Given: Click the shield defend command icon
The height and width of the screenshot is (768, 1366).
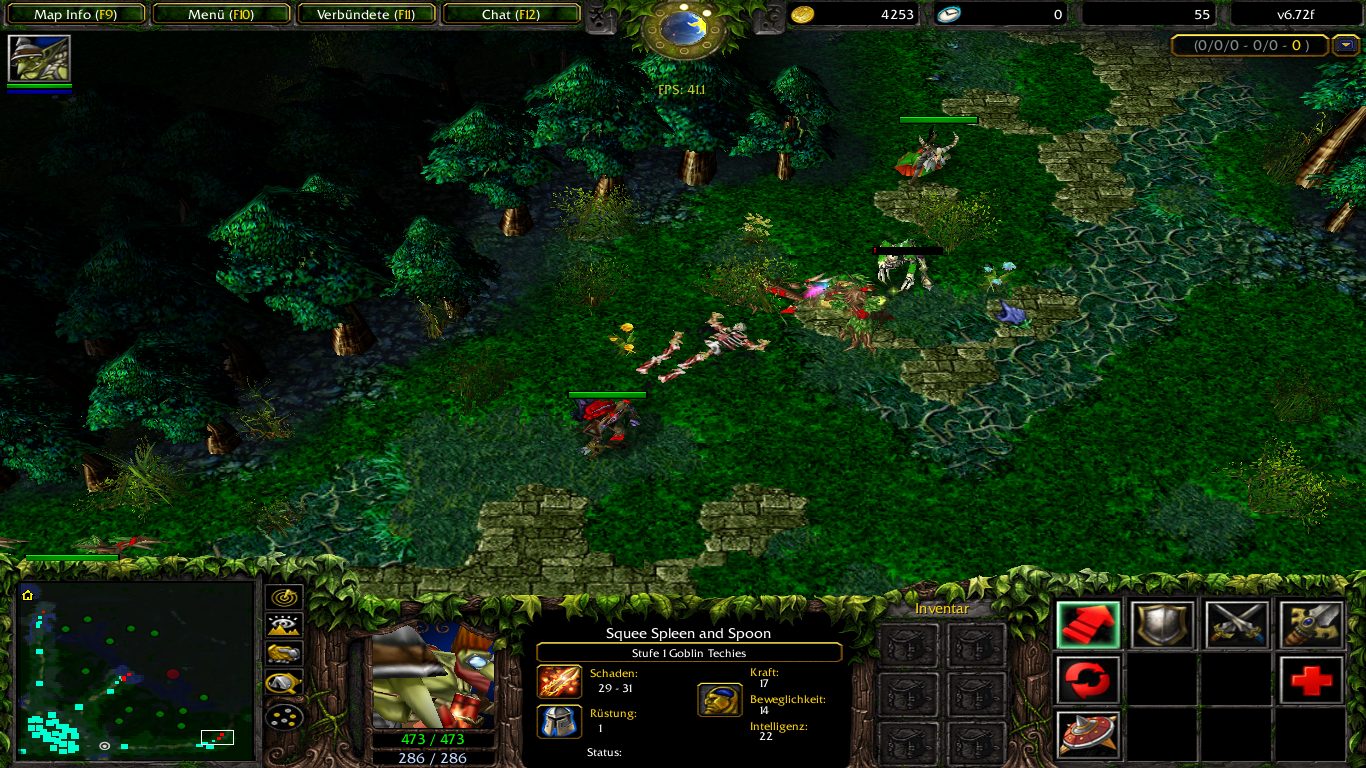Looking at the screenshot, I should point(1161,623).
